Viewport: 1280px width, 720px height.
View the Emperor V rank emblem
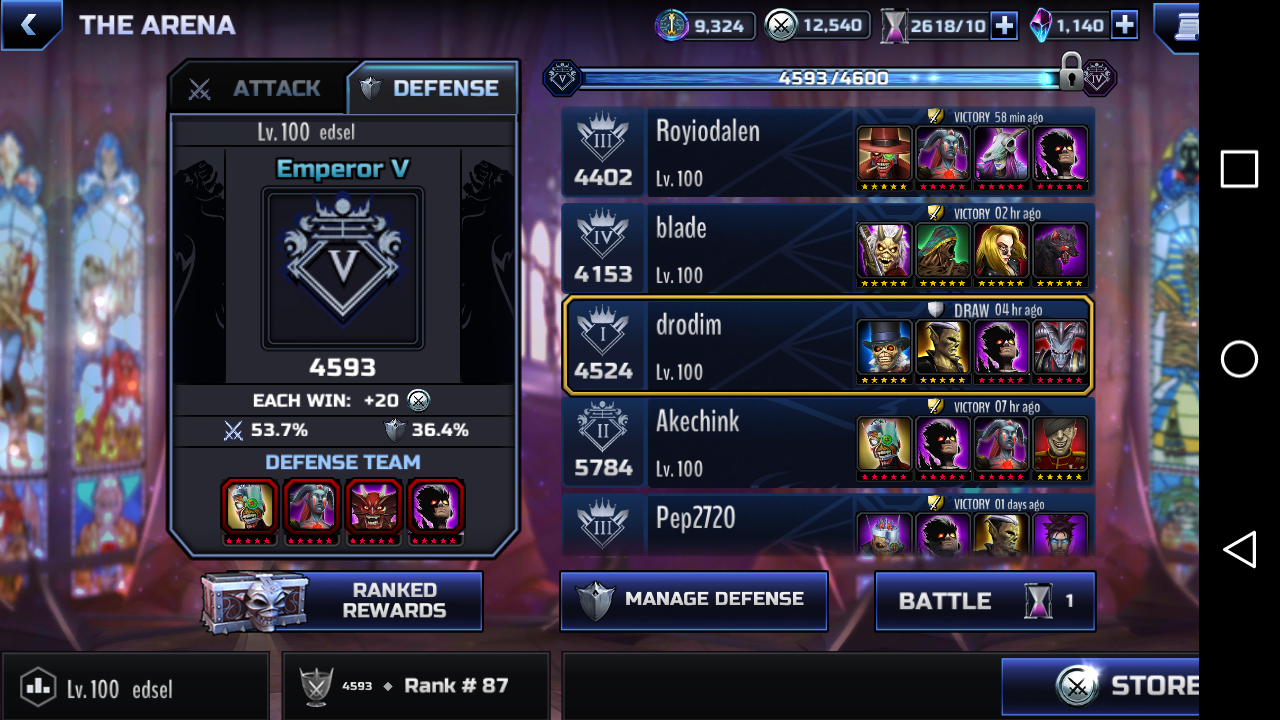343,268
